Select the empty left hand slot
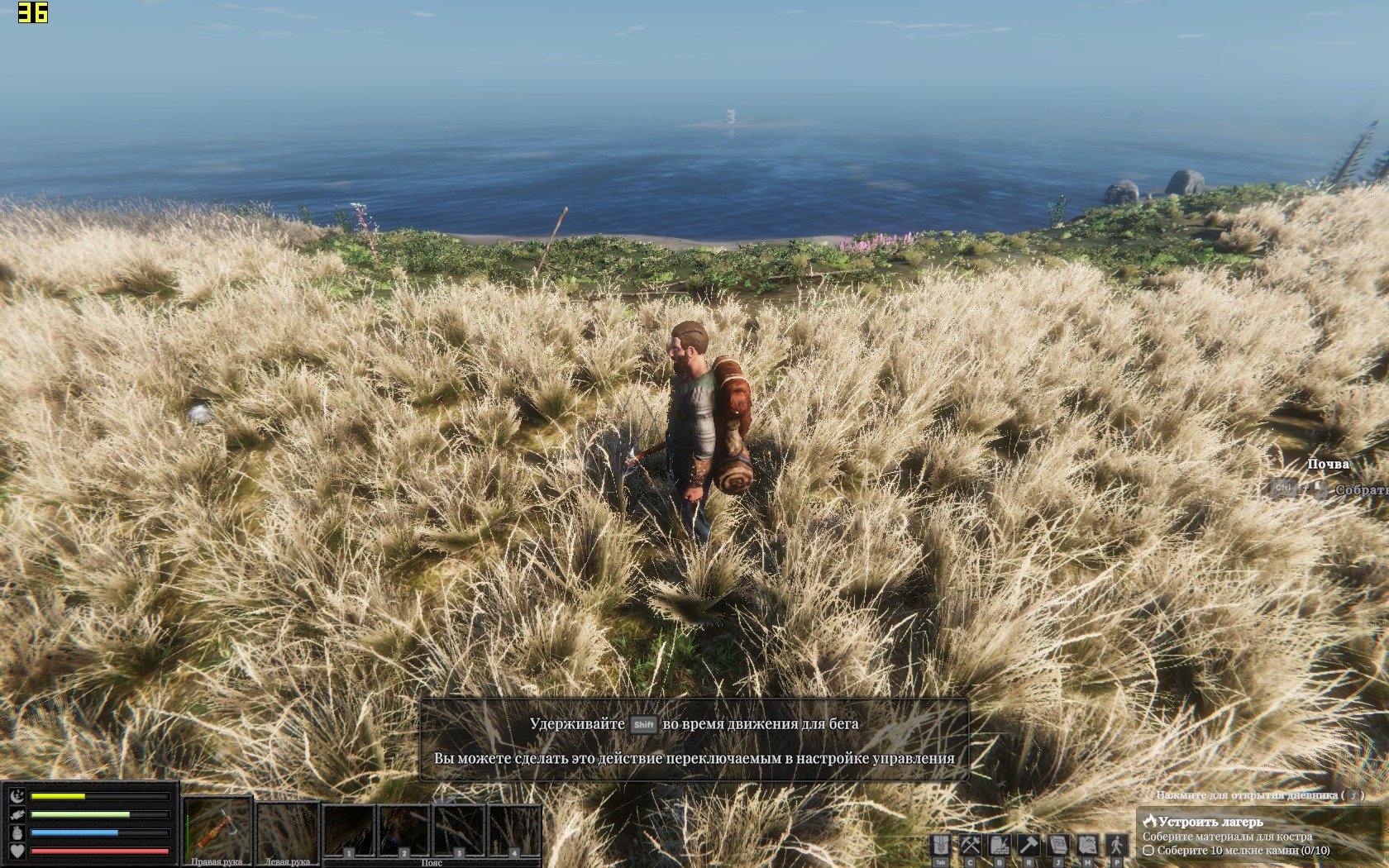 tap(288, 829)
